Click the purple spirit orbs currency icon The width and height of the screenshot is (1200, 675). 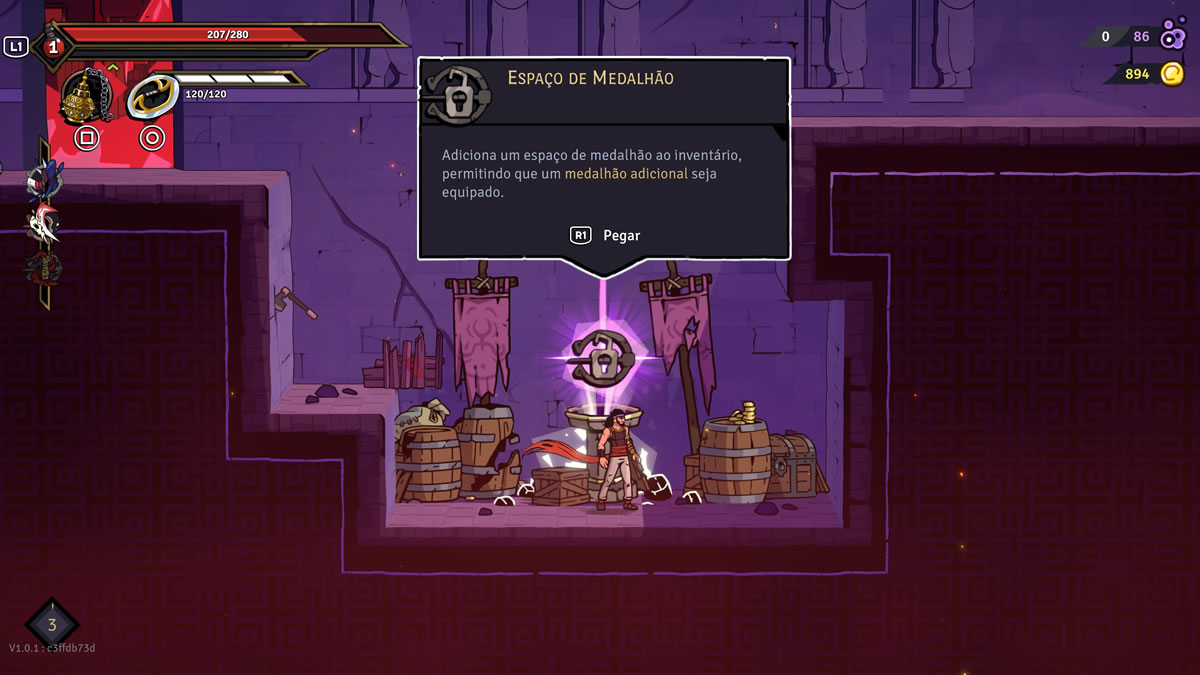coord(1172,37)
